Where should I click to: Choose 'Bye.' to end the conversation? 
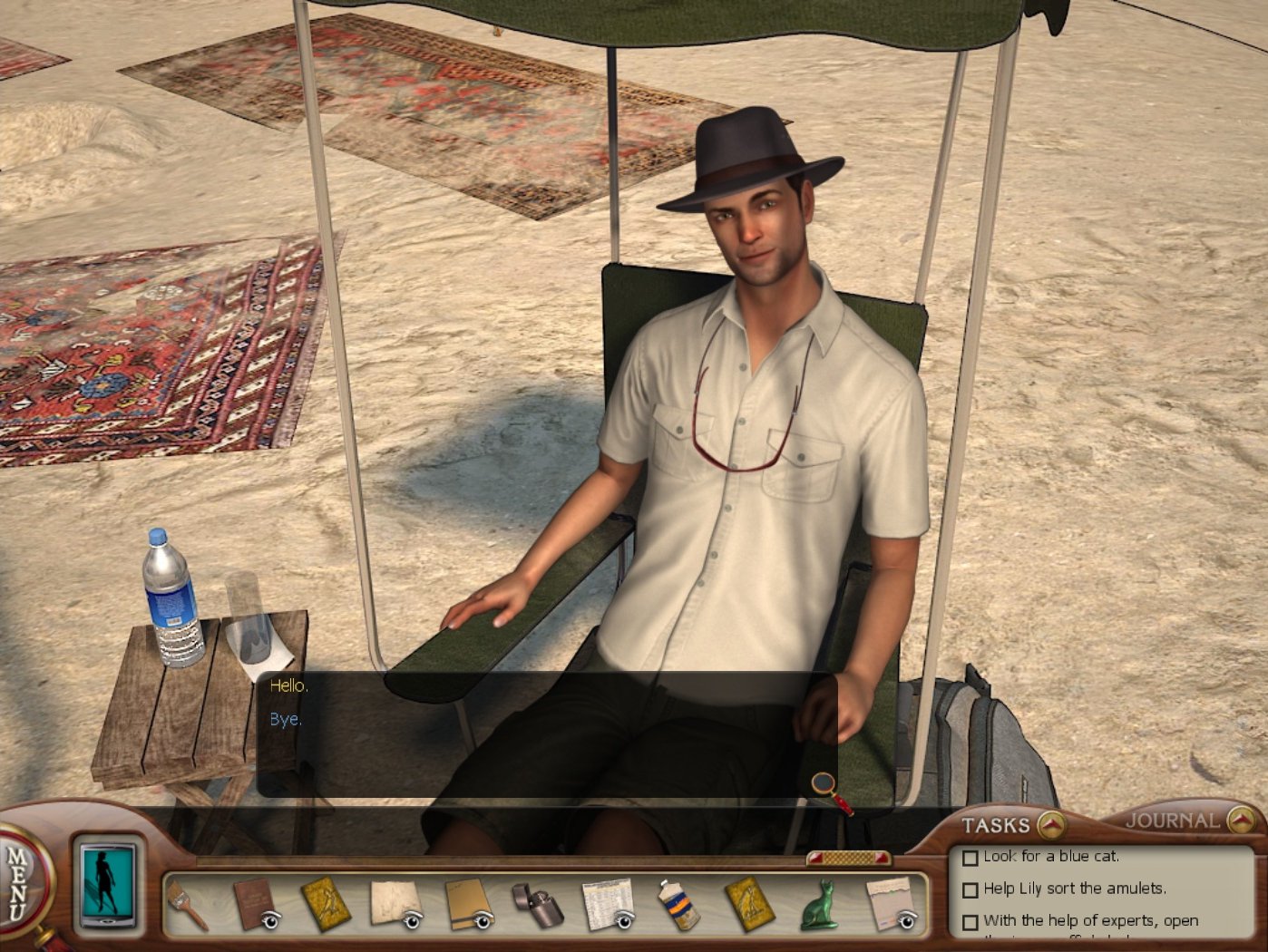pyautogui.click(x=285, y=720)
